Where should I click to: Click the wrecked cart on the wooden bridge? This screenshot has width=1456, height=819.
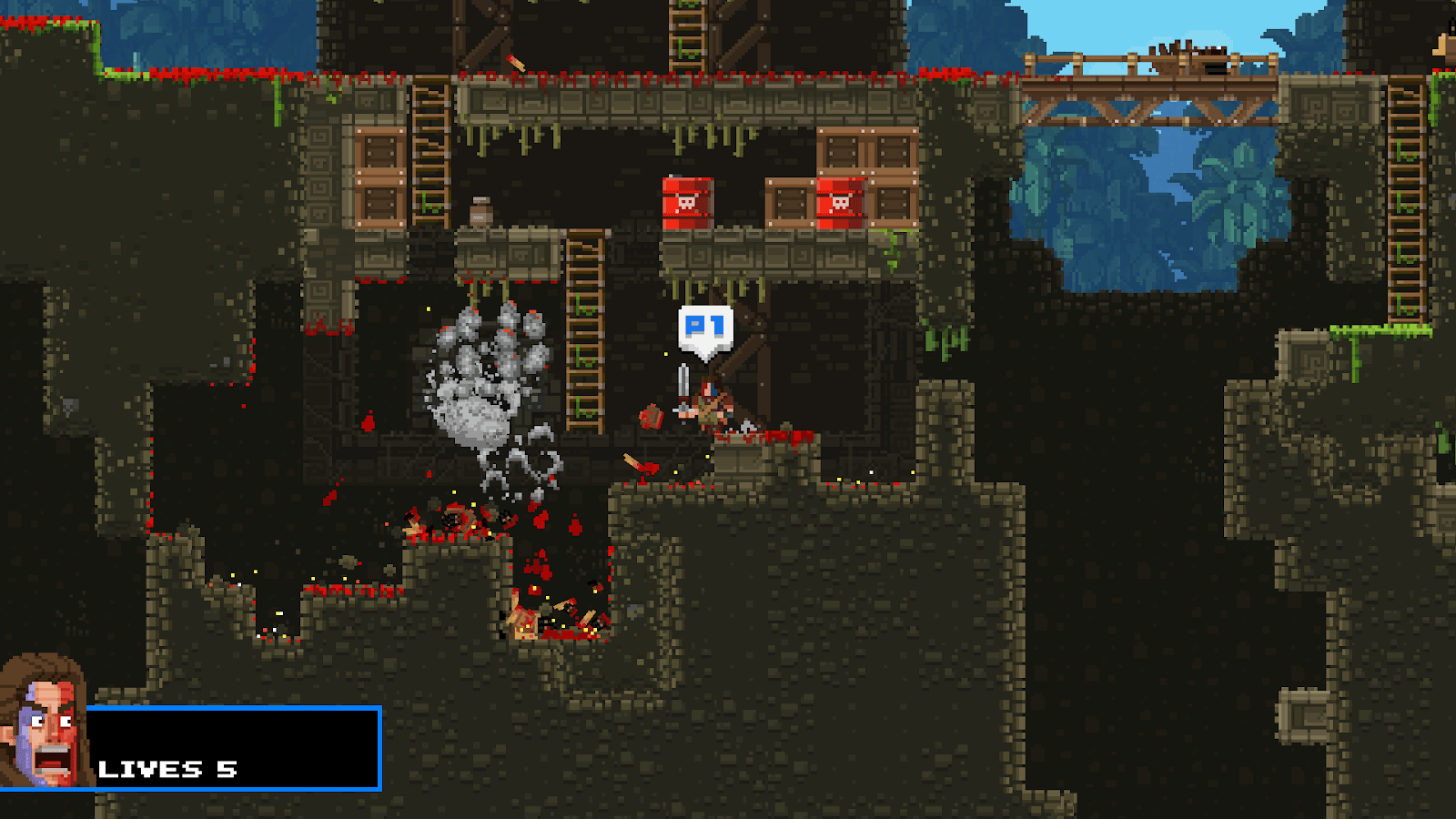pos(1183,50)
